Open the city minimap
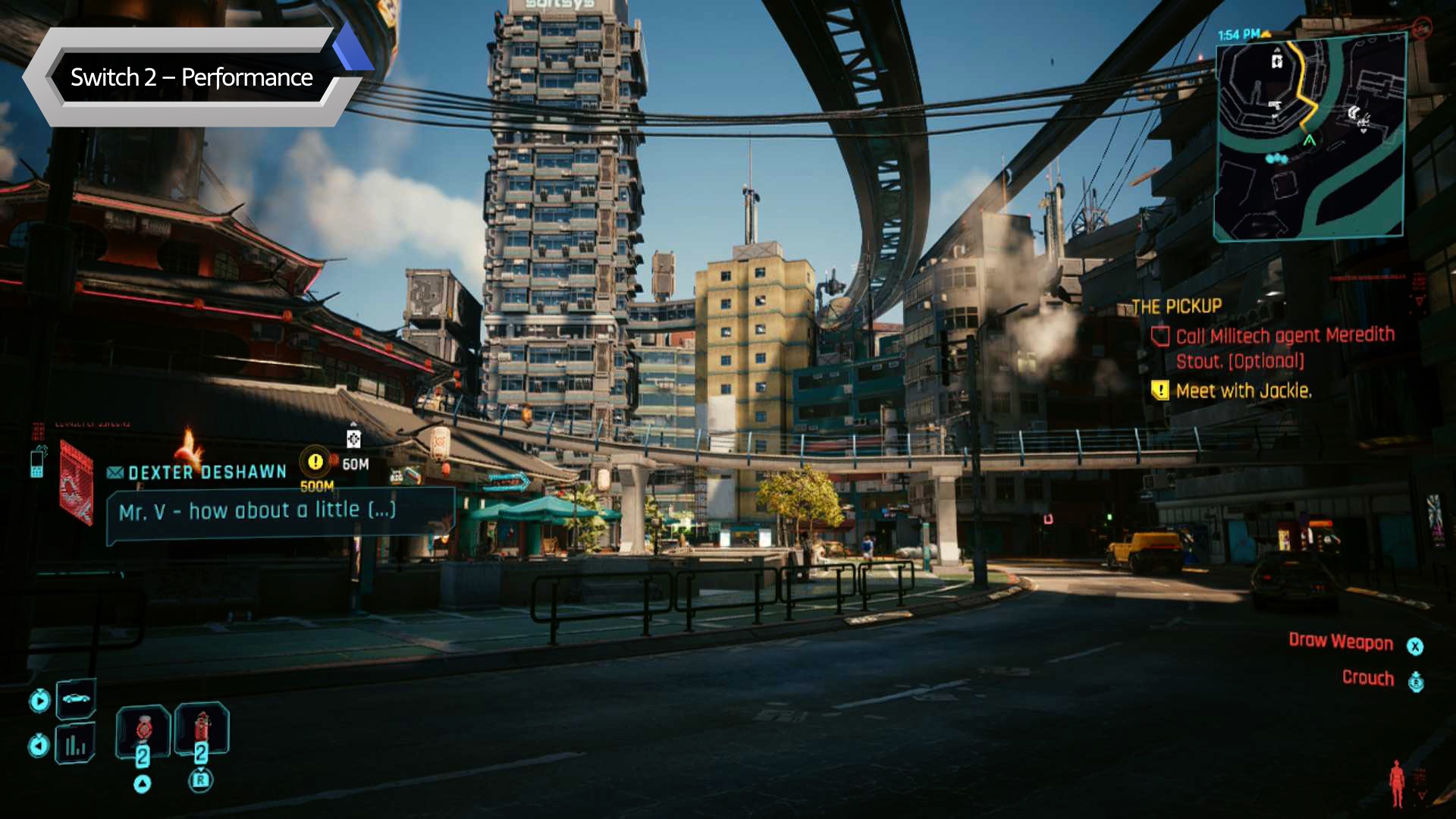This screenshot has height=819, width=1456. point(1310,139)
